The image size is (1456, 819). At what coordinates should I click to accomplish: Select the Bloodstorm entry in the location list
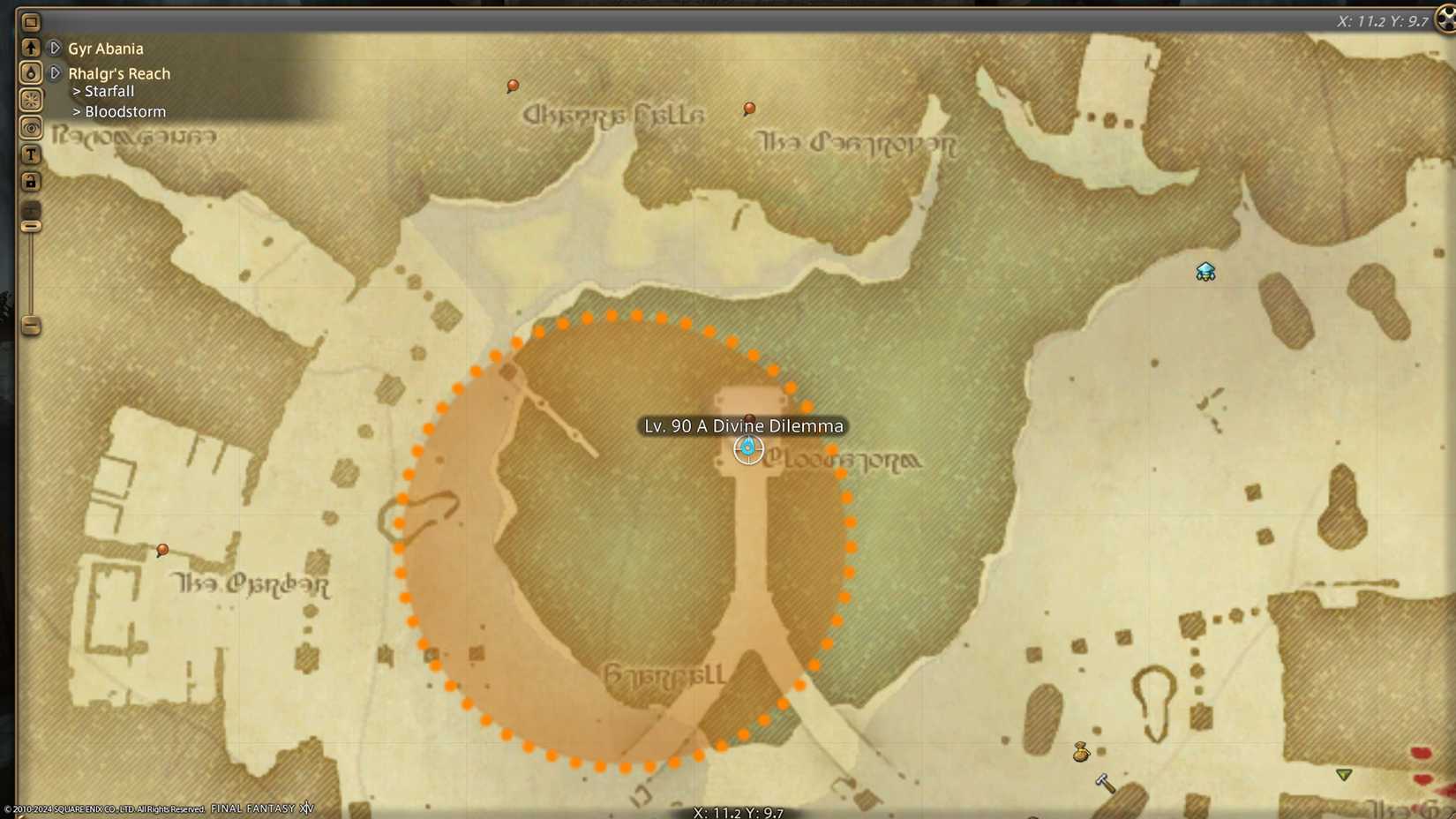click(124, 111)
